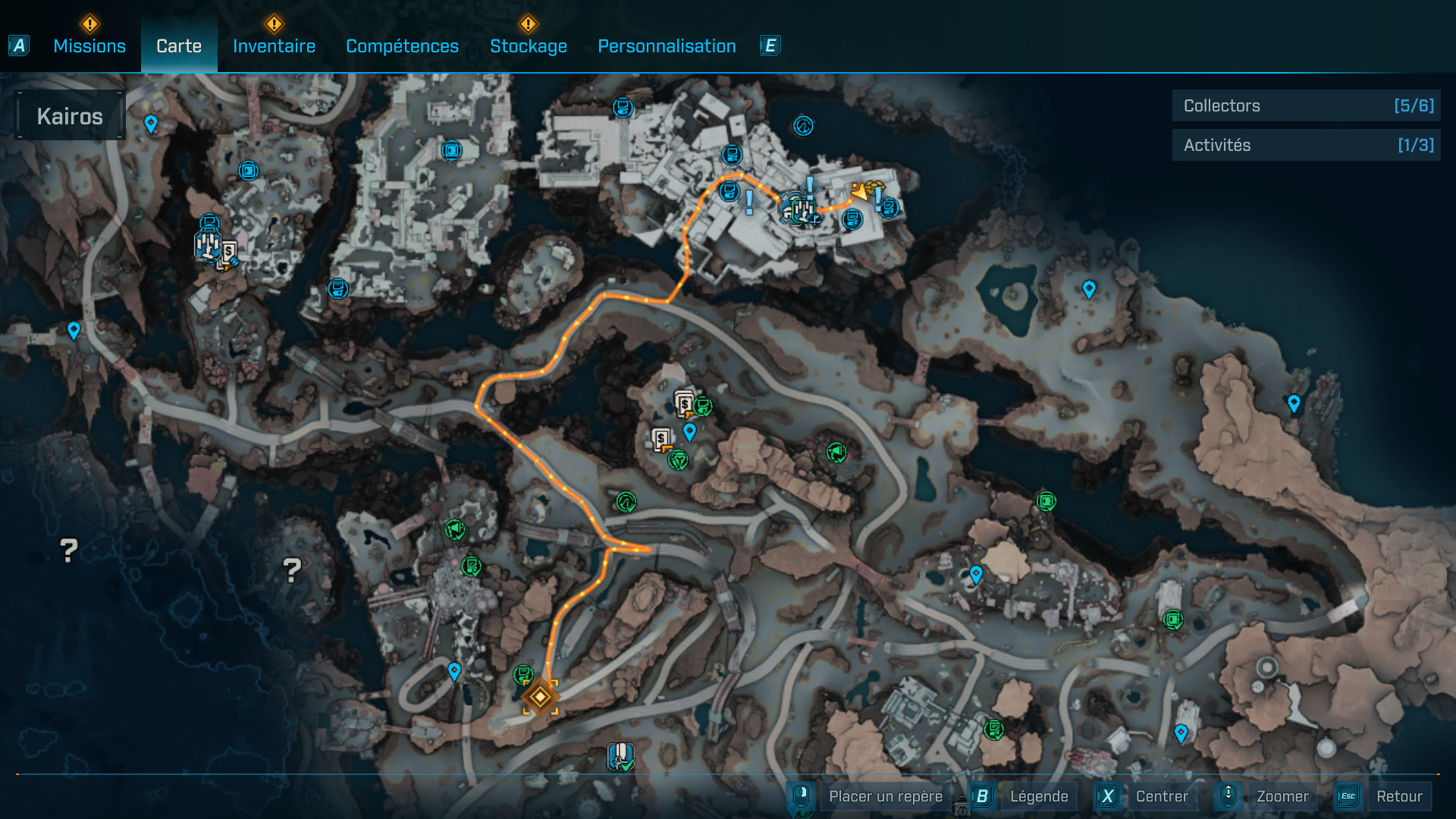Select the orange diamond waypoint marker

pos(540,696)
